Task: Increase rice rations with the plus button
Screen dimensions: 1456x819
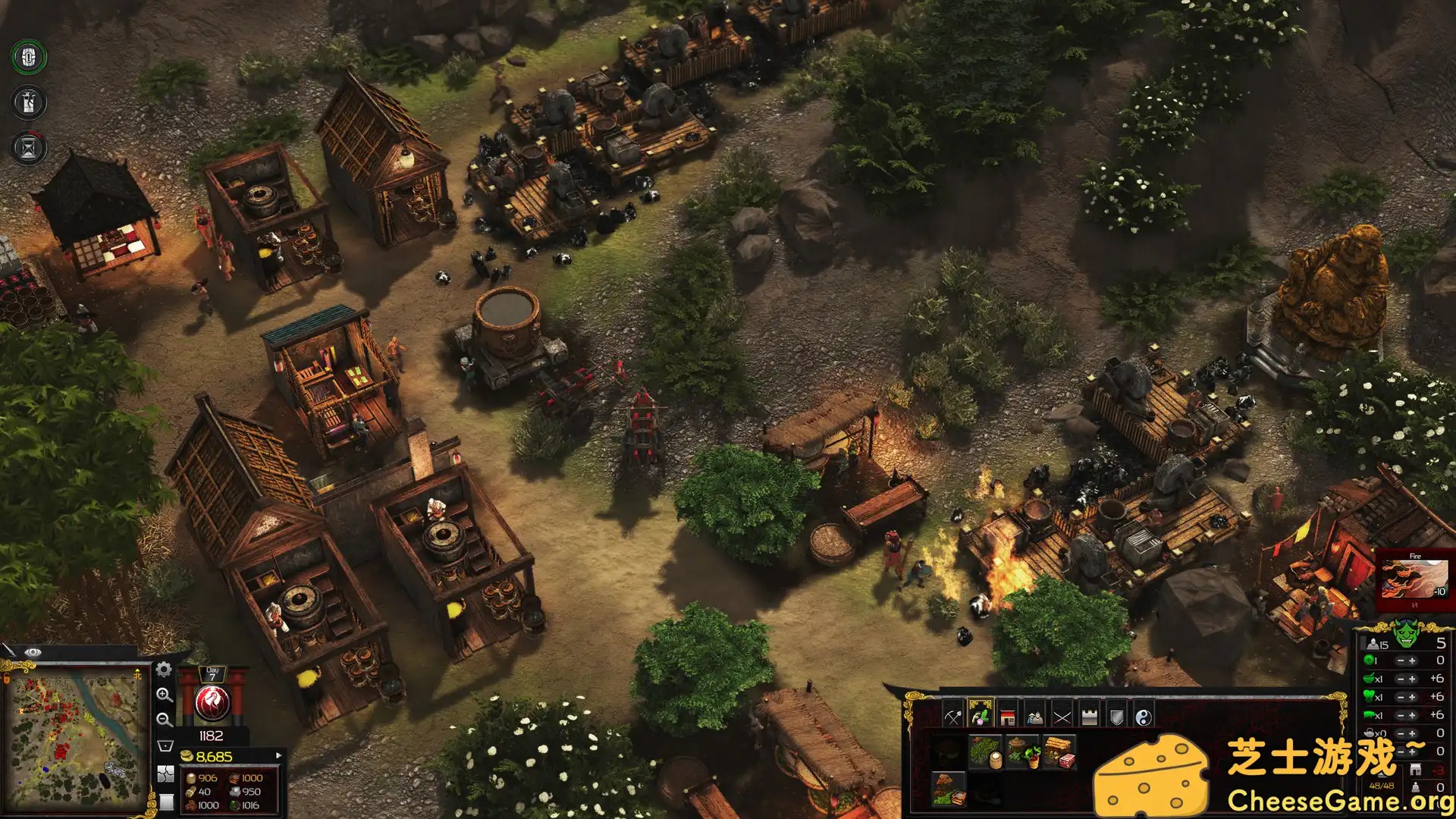Action: pyautogui.click(x=1411, y=679)
